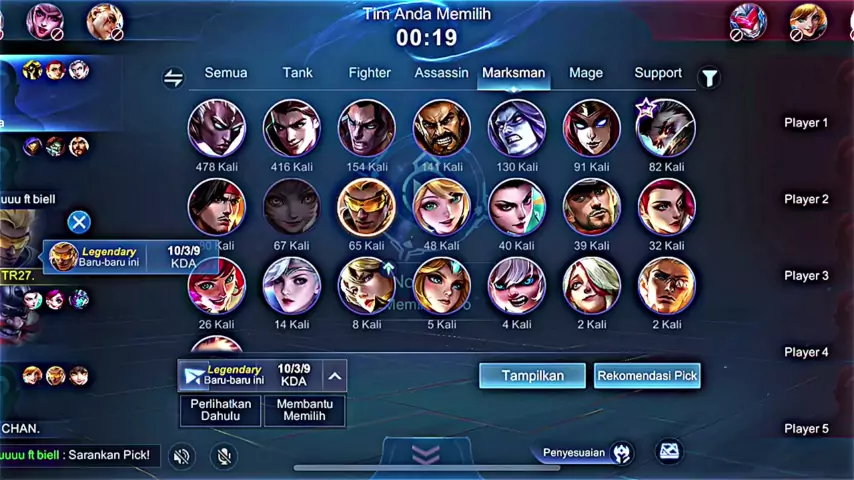Open the hero filter funnel icon
854x480 pixels.
(x=709, y=78)
